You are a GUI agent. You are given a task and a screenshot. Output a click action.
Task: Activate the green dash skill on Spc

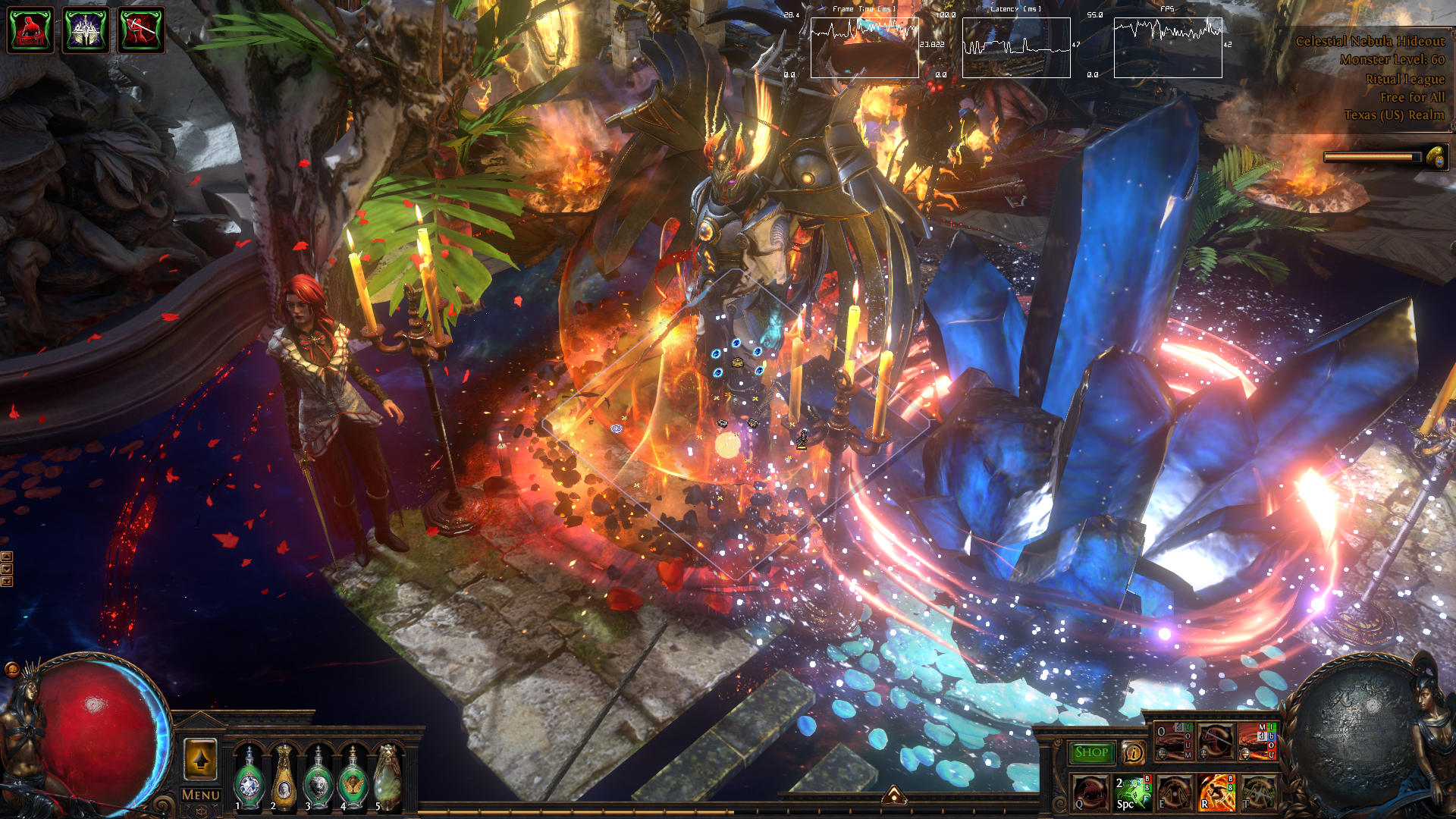click(x=1131, y=792)
